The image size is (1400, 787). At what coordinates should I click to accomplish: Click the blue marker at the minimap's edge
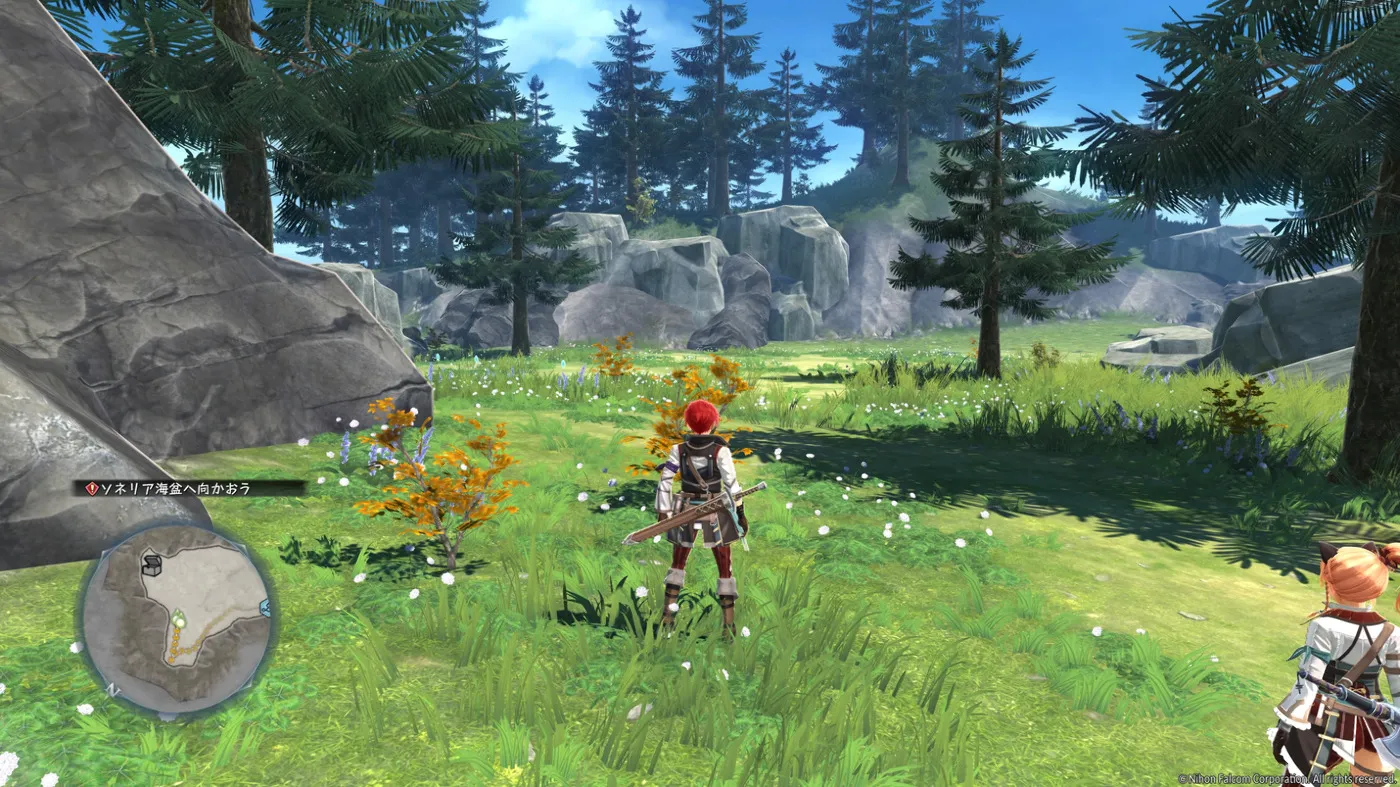265,607
